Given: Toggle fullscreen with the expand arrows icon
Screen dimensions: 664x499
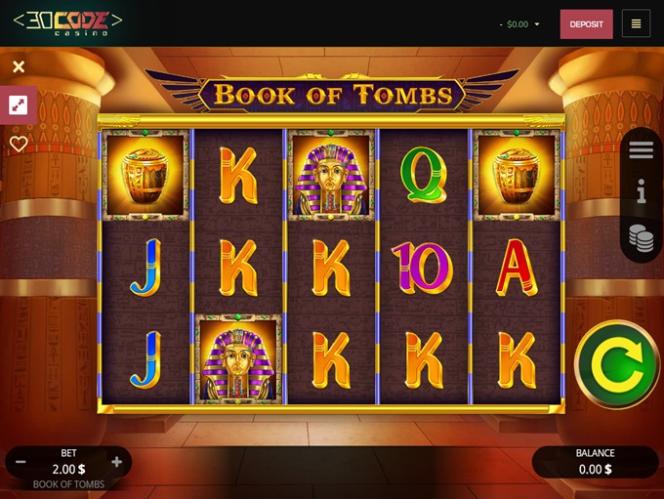Looking at the screenshot, I should point(18,105).
